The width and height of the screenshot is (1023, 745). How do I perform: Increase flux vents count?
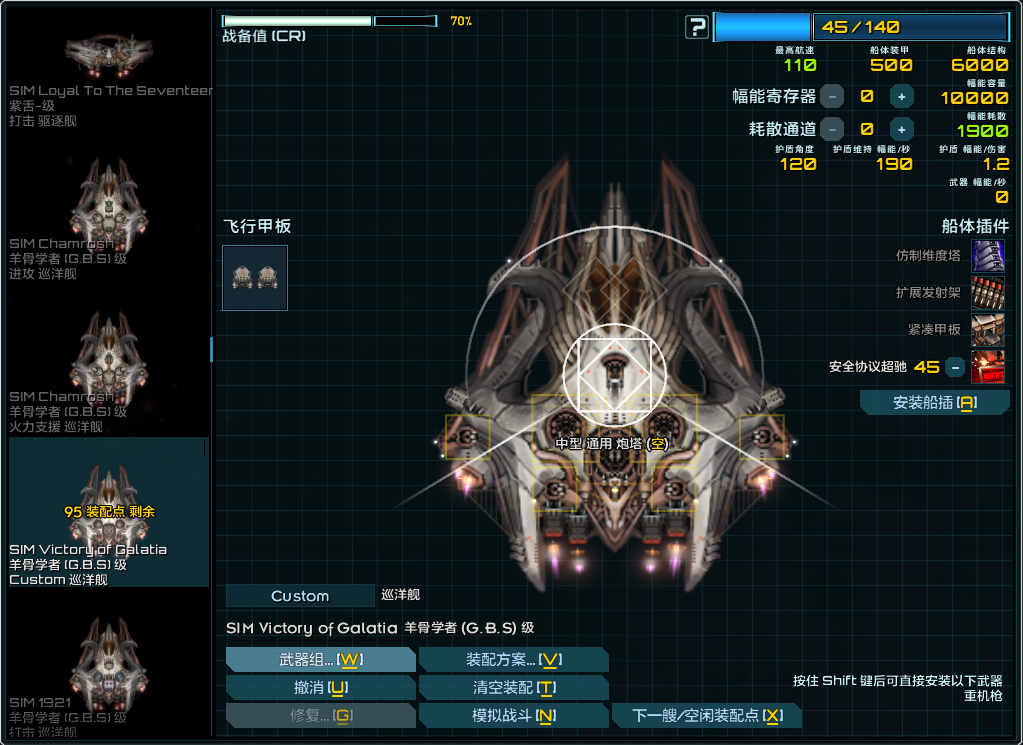click(901, 129)
